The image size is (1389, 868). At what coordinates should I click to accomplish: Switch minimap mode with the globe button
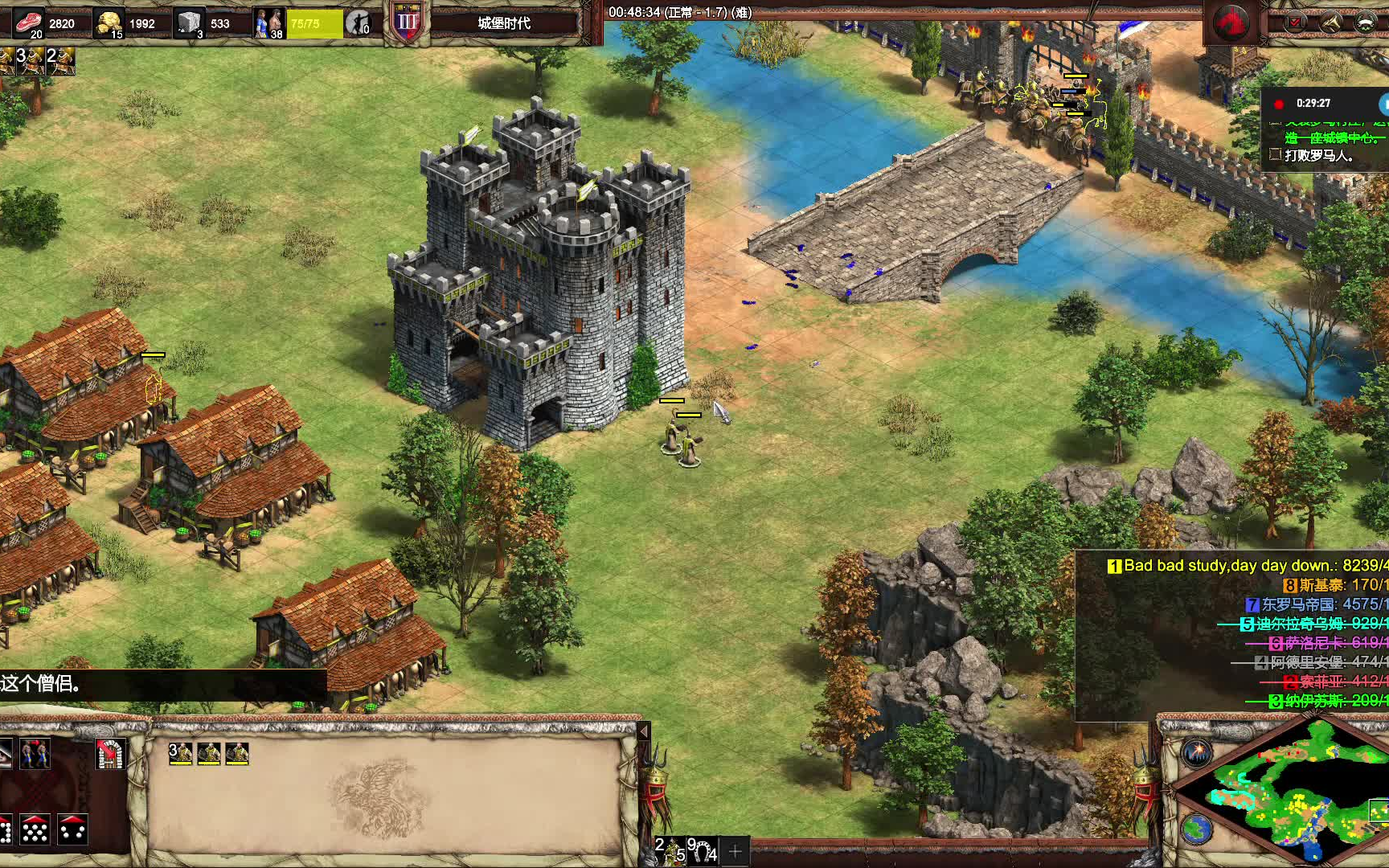coord(1197,828)
